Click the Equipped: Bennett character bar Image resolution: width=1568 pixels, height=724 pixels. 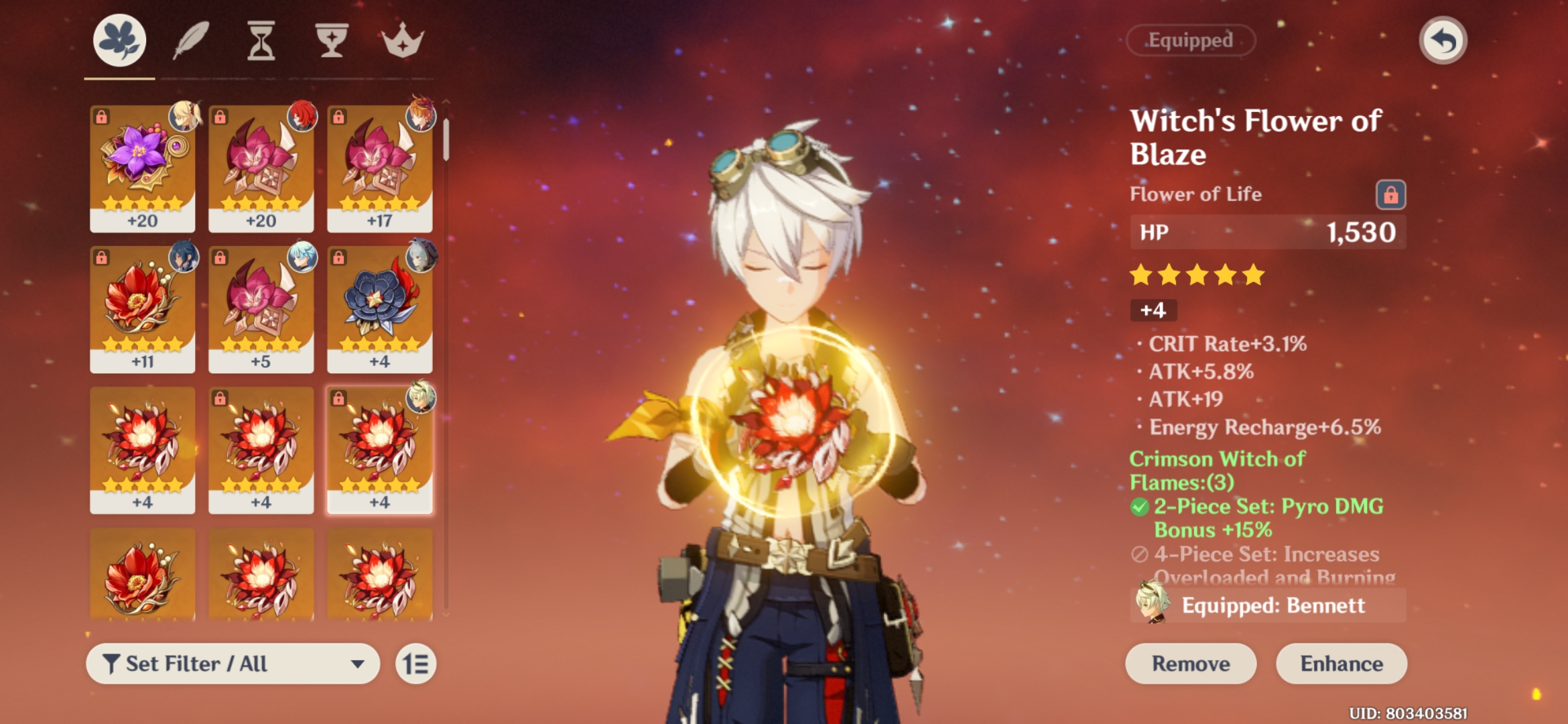tap(1268, 605)
